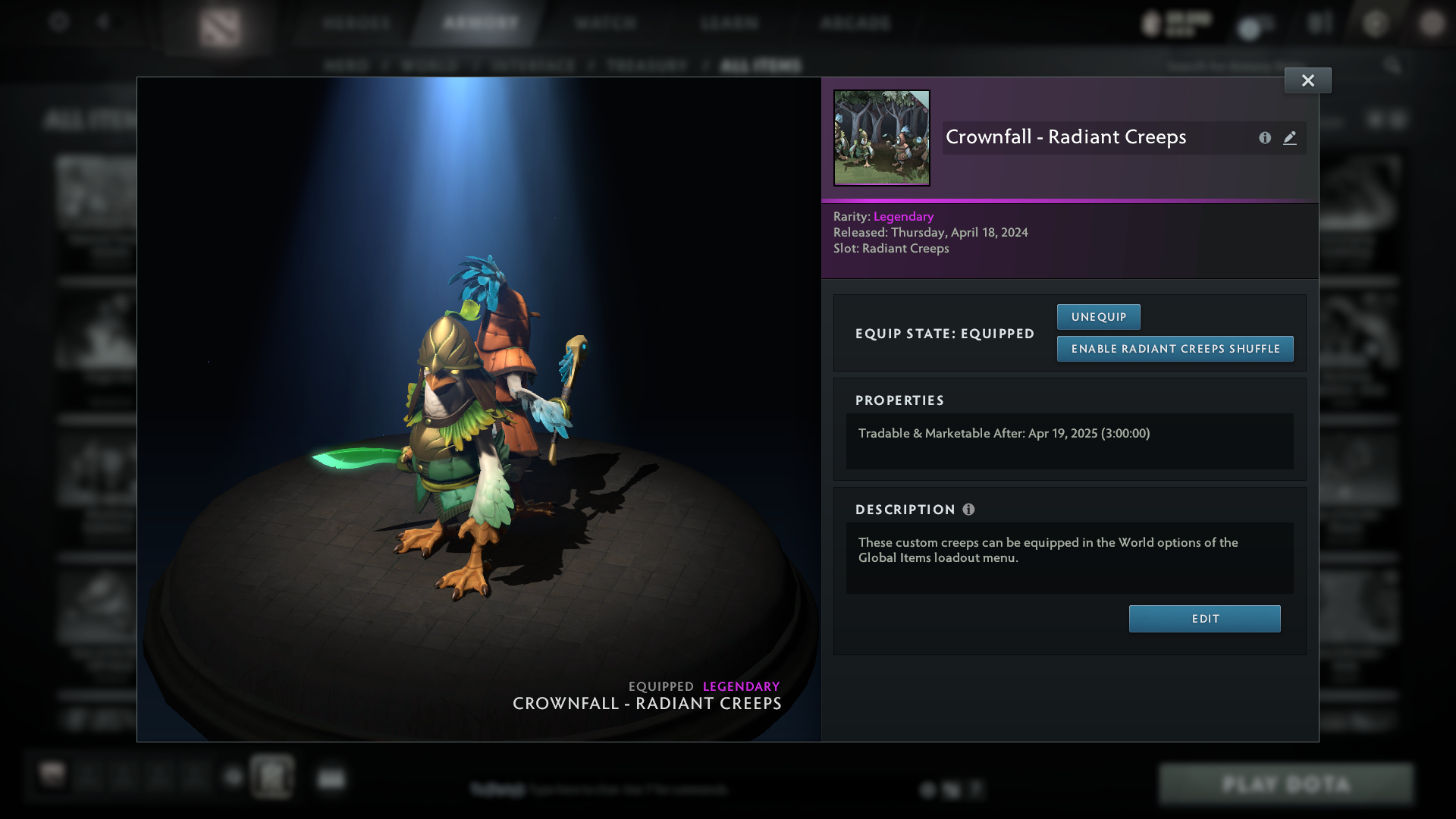This screenshot has height=819, width=1456.
Task: Close the item detail window
Action: [x=1307, y=80]
